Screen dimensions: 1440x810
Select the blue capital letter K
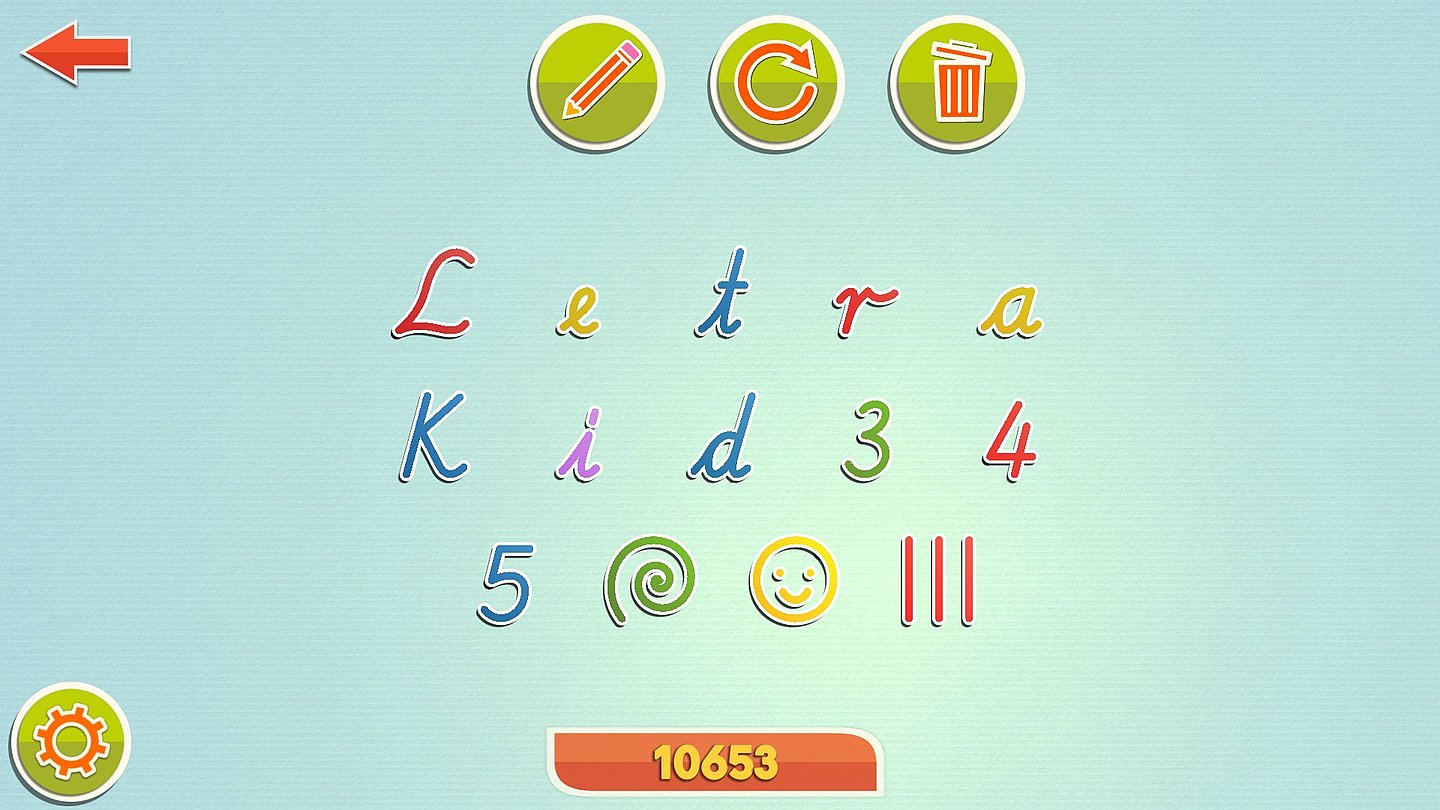pyautogui.click(x=434, y=438)
